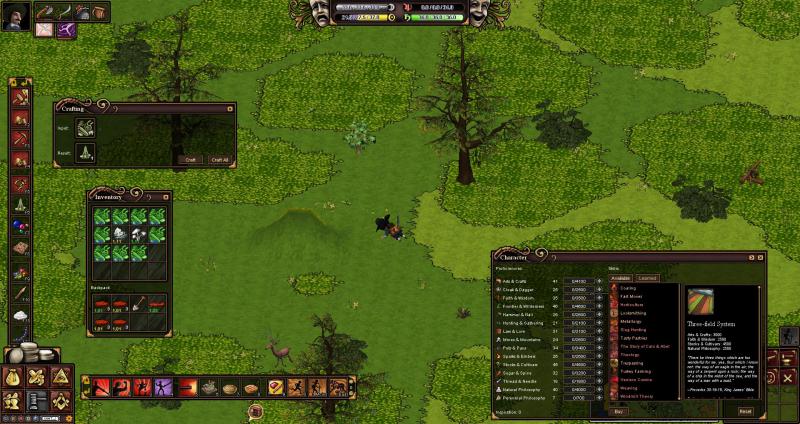Switch to the Learned skills tab

(x=647, y=277)
